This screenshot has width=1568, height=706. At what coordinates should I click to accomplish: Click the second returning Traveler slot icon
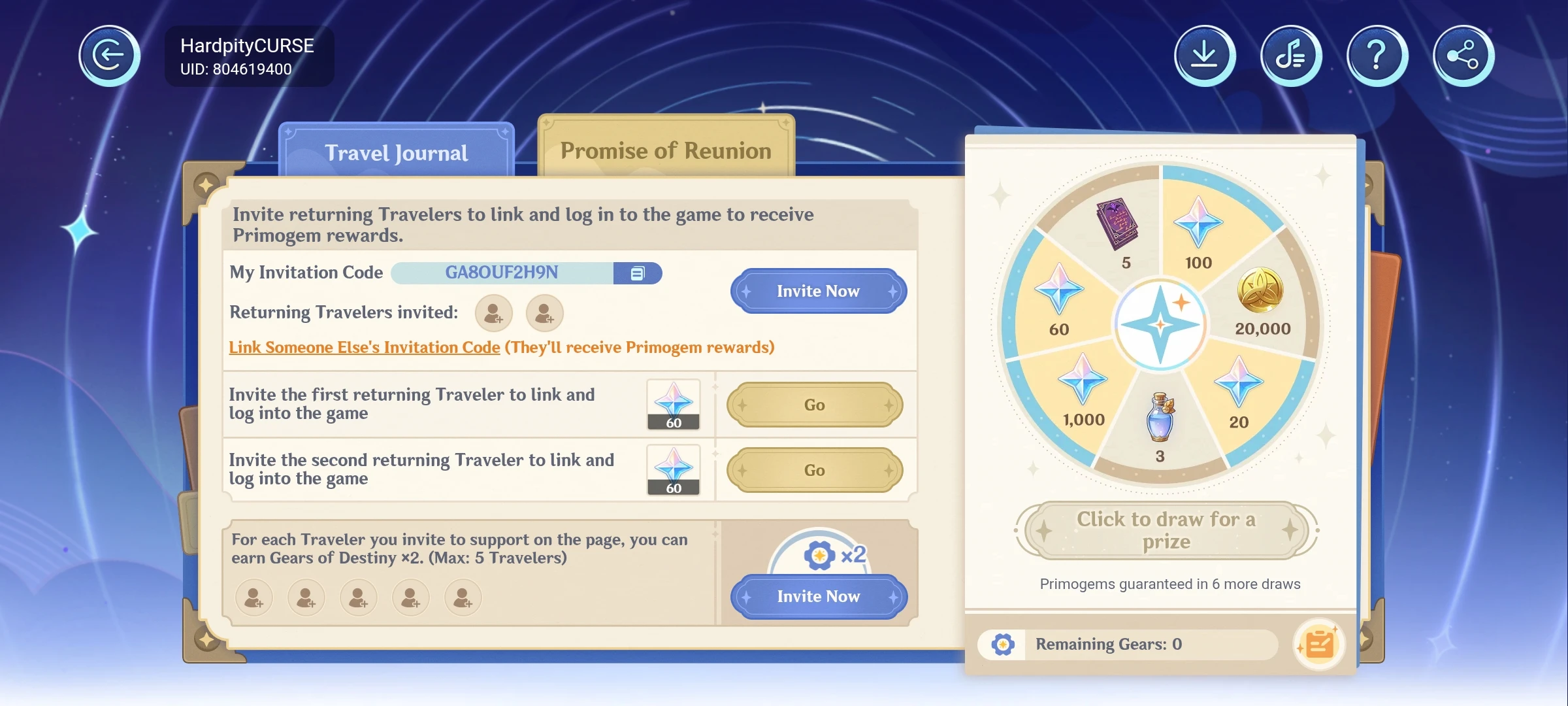pos(544,313)
